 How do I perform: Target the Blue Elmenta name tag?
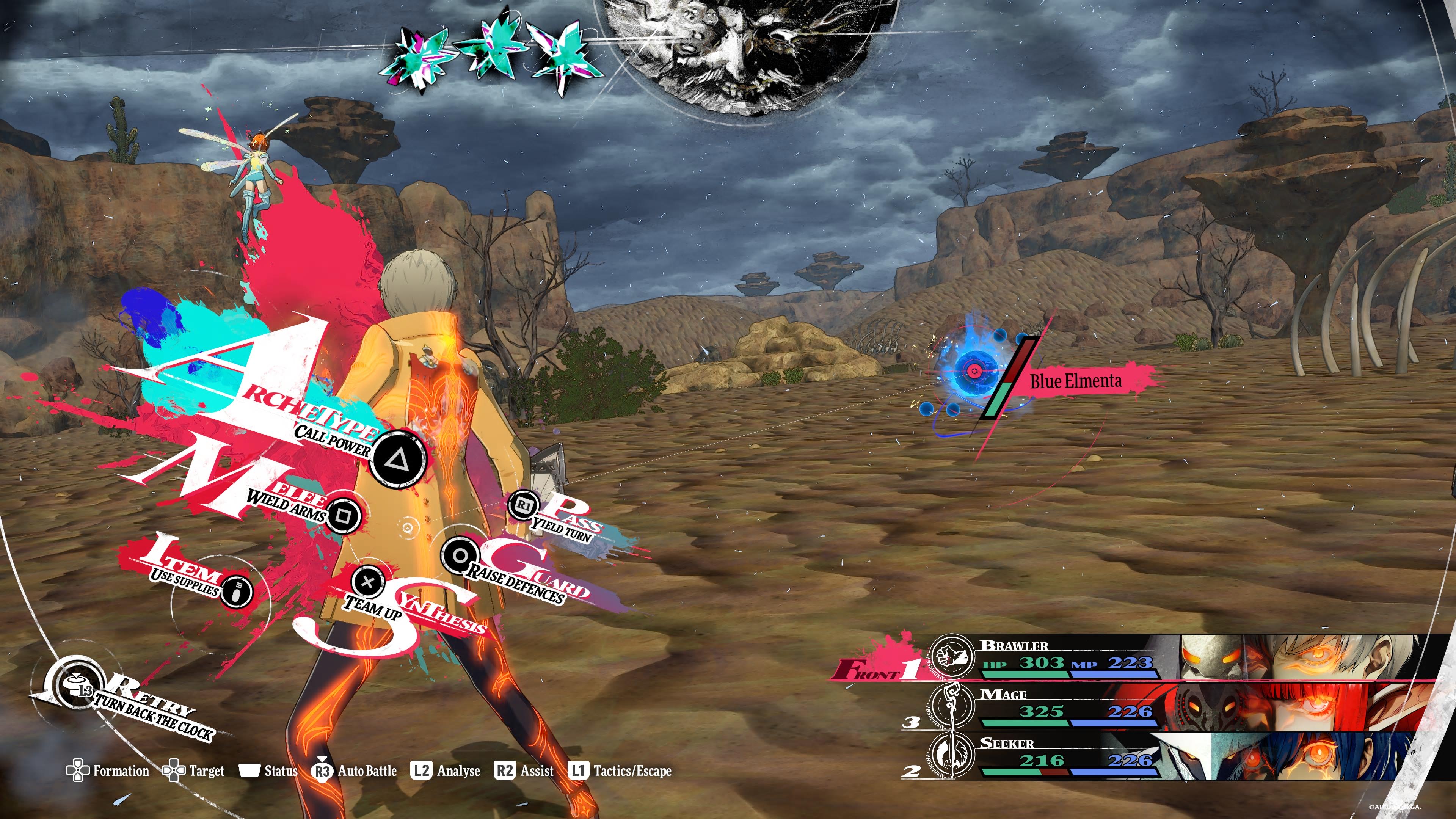point(1076,381)
